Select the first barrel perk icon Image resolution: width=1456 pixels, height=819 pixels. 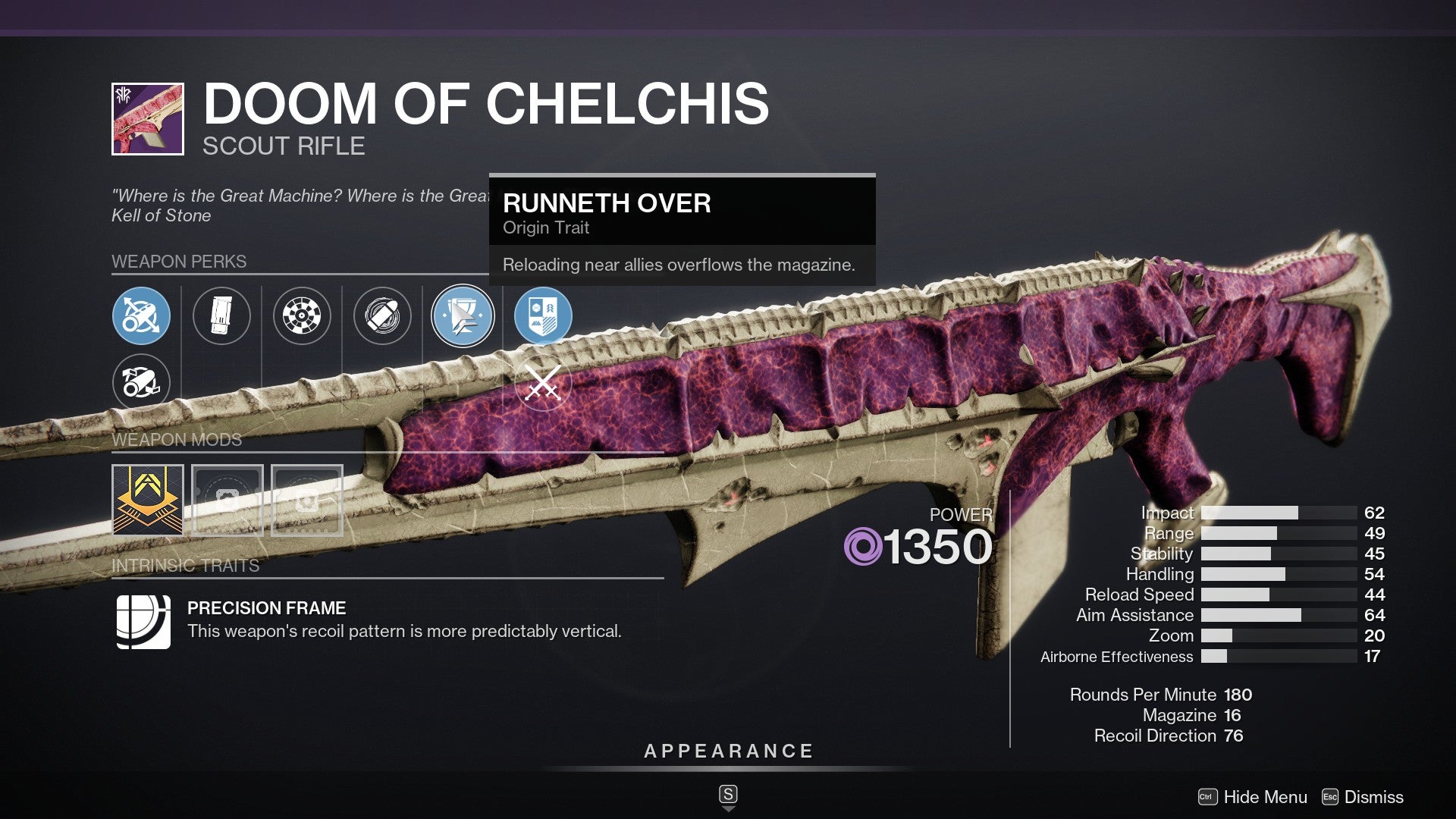pyautogui.click(x=141, y=317)
